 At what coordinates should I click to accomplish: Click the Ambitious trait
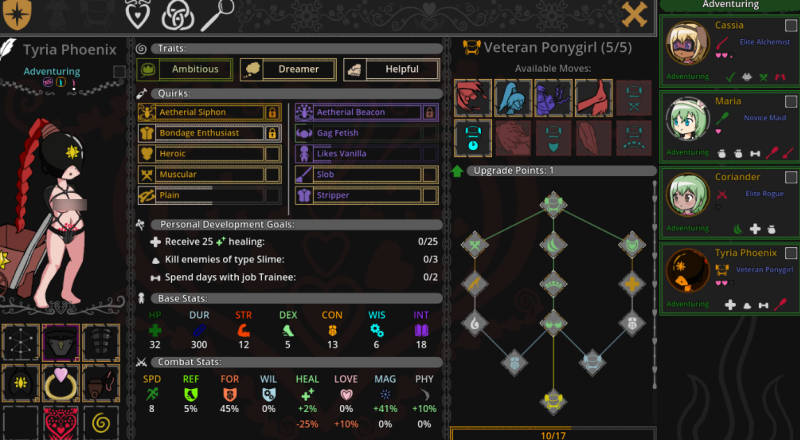(185, 69)
